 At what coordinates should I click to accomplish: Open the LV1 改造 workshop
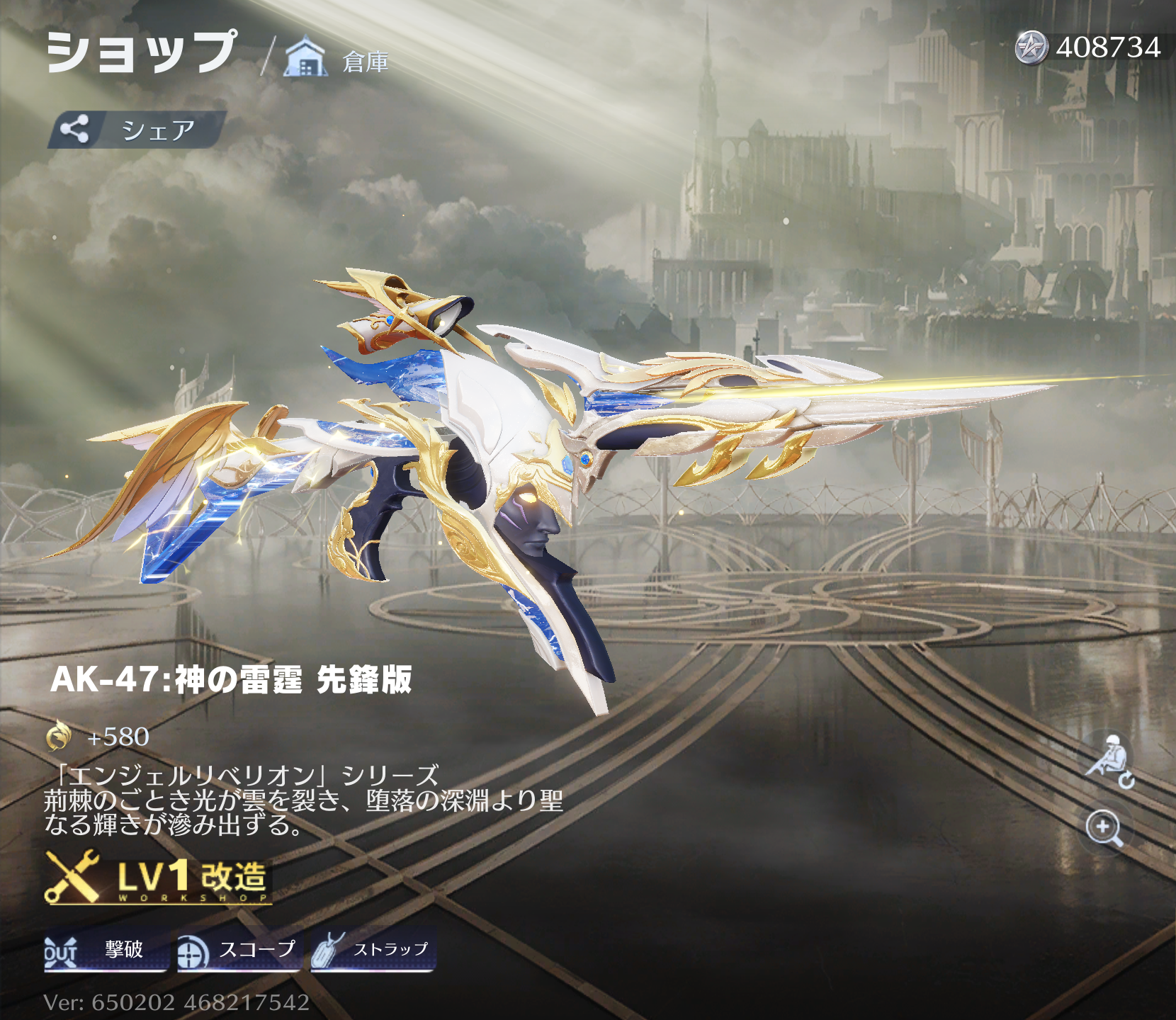(x=159, y=878)
